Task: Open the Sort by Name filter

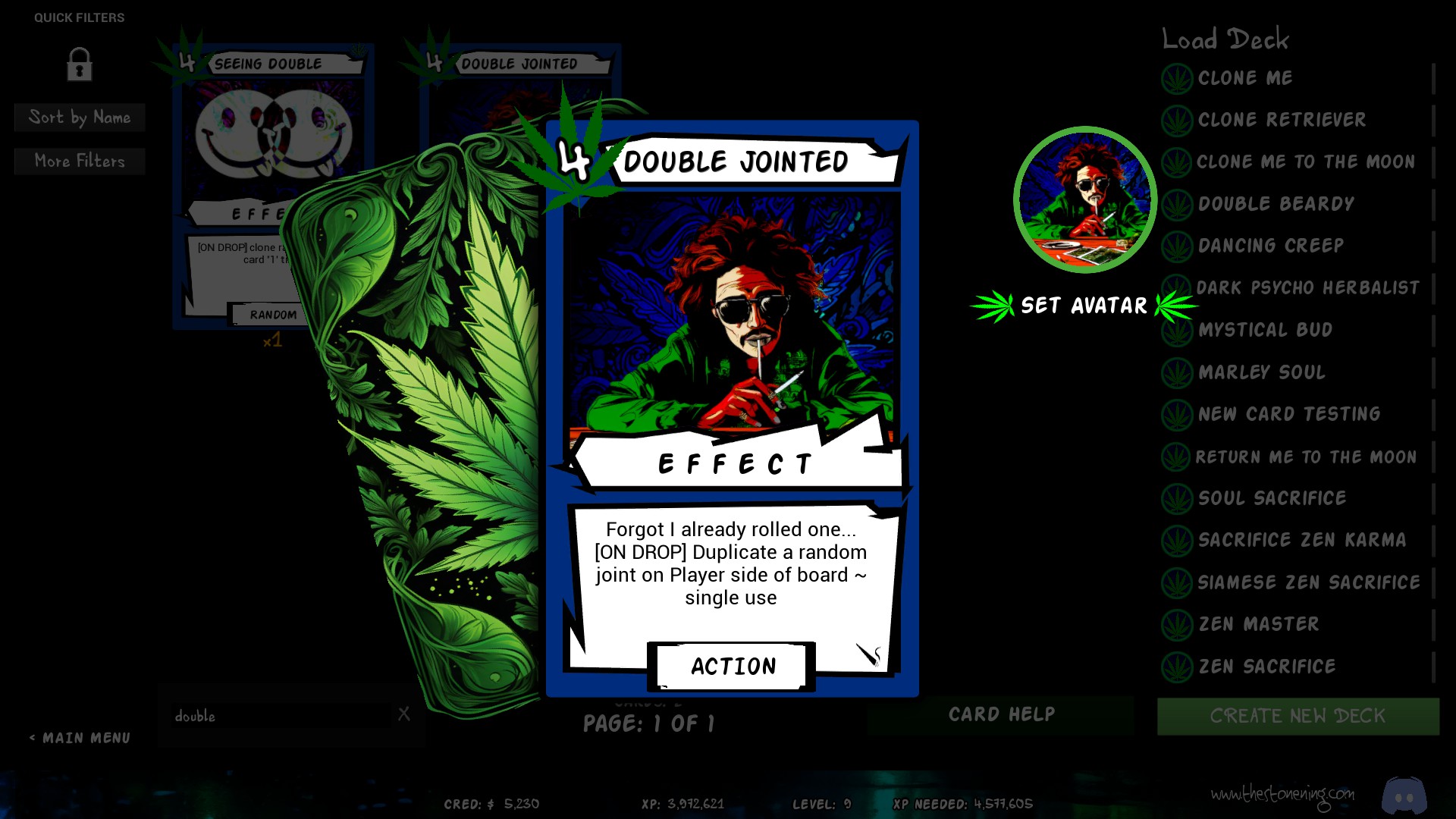Action: point(80,118)
